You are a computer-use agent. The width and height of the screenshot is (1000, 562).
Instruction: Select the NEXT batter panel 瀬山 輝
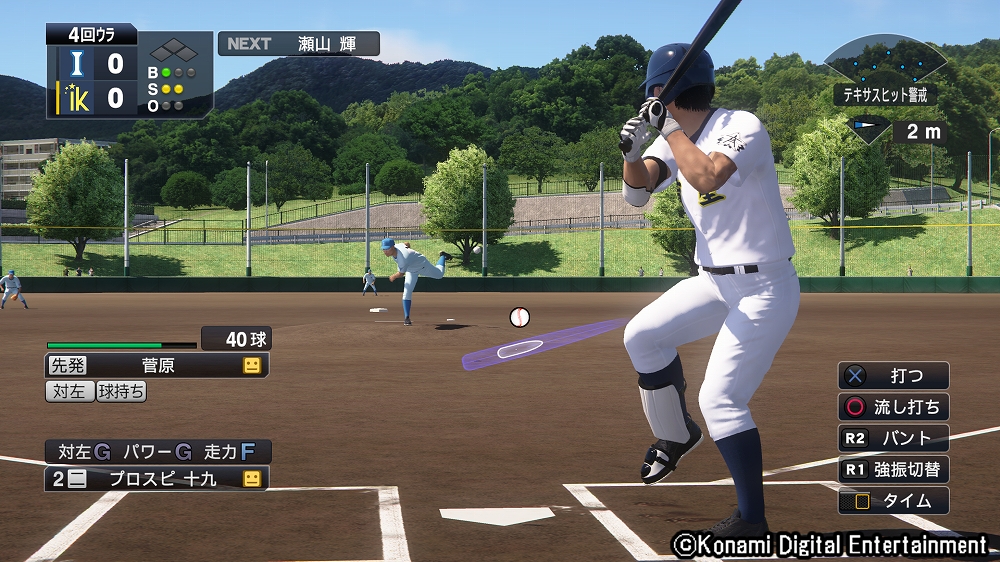[x=299, y=44]
